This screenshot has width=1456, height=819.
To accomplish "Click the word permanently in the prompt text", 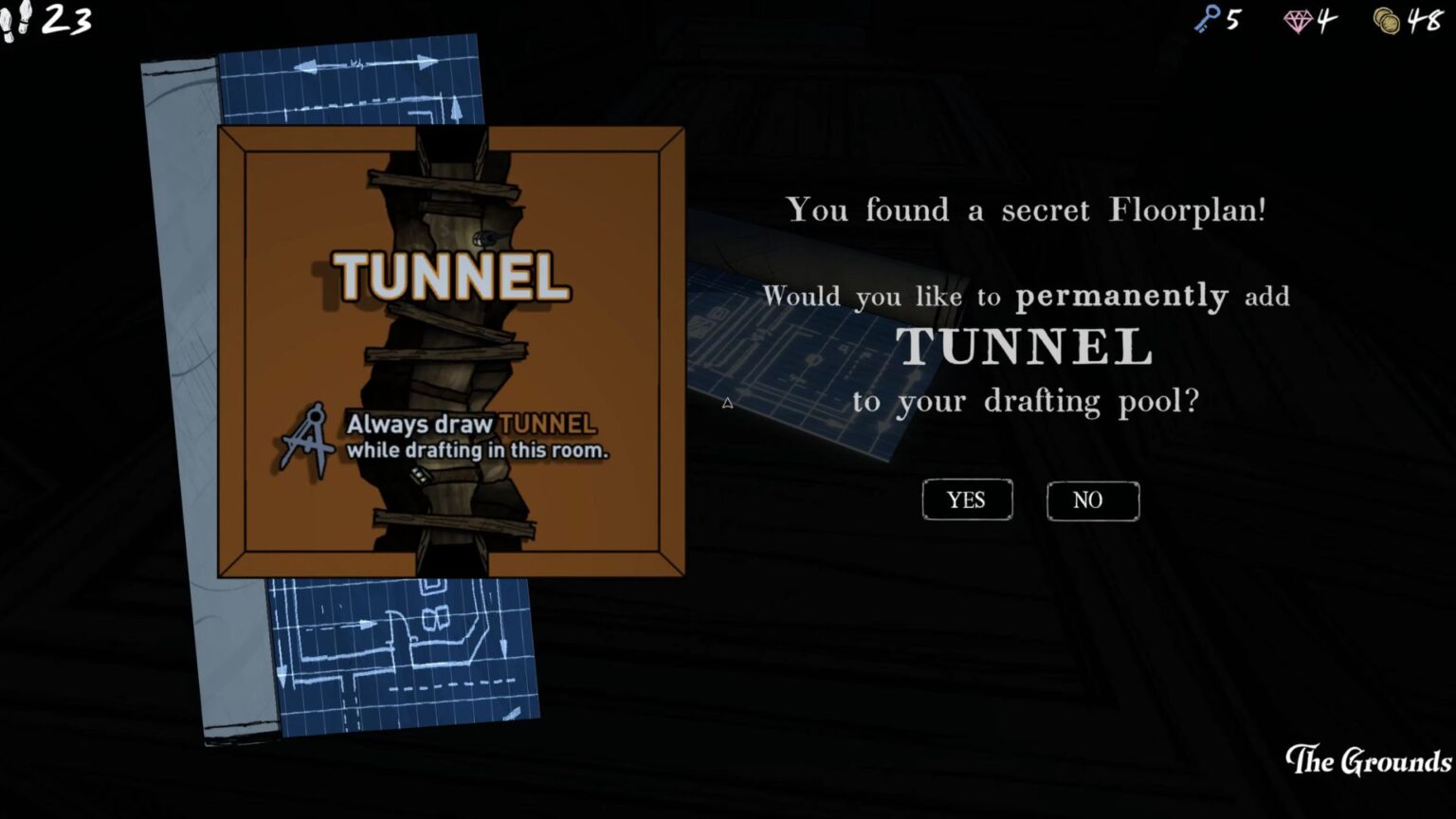I will pyautogui.click(x=1120, y=296).
